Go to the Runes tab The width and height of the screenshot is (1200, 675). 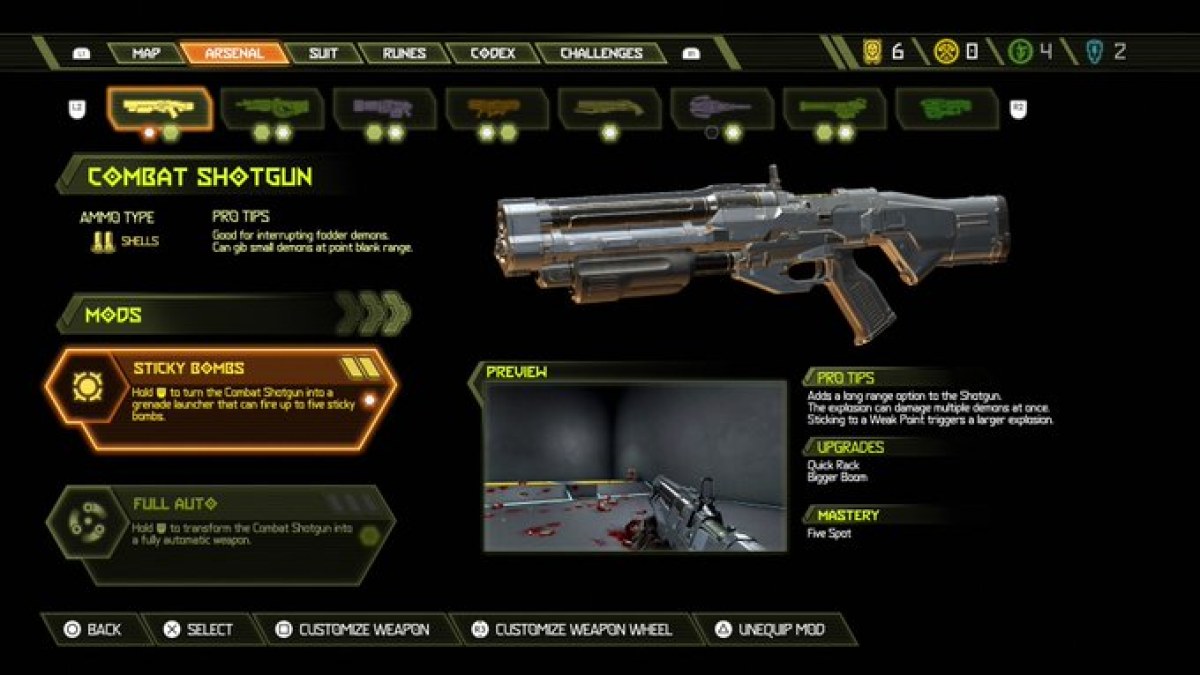(403, 53)
